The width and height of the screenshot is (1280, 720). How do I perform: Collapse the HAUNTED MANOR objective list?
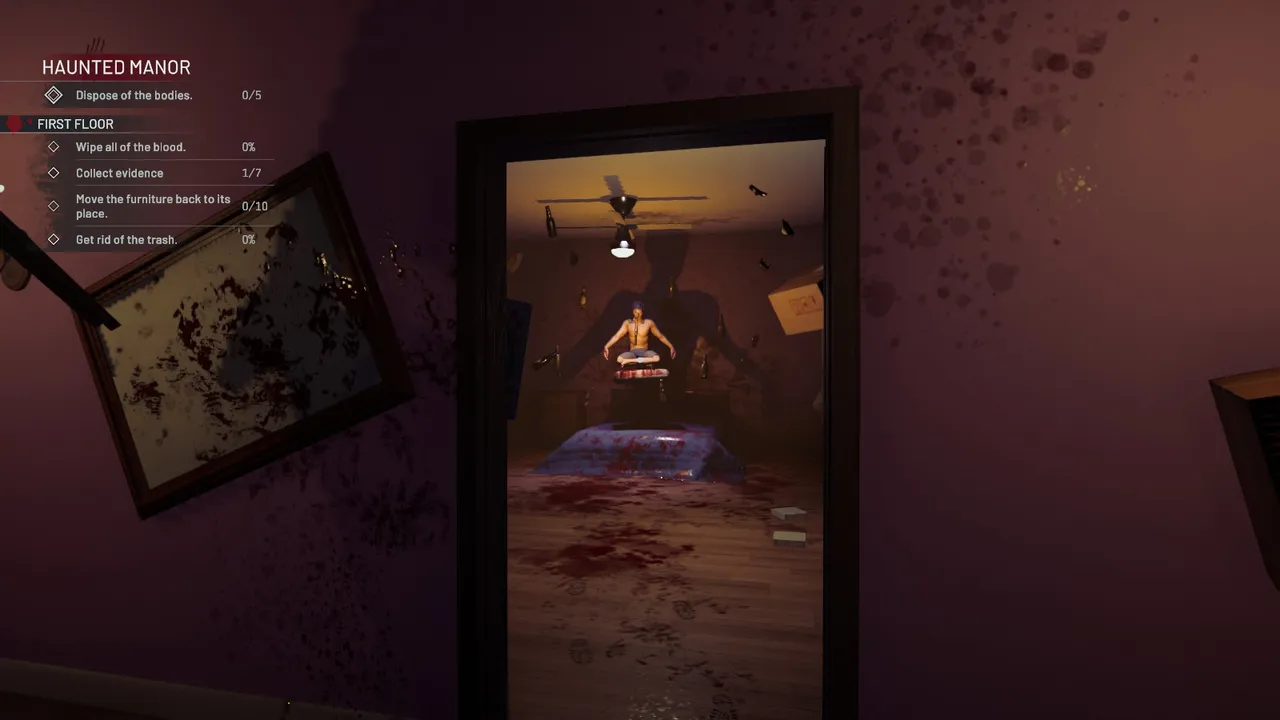116,67
